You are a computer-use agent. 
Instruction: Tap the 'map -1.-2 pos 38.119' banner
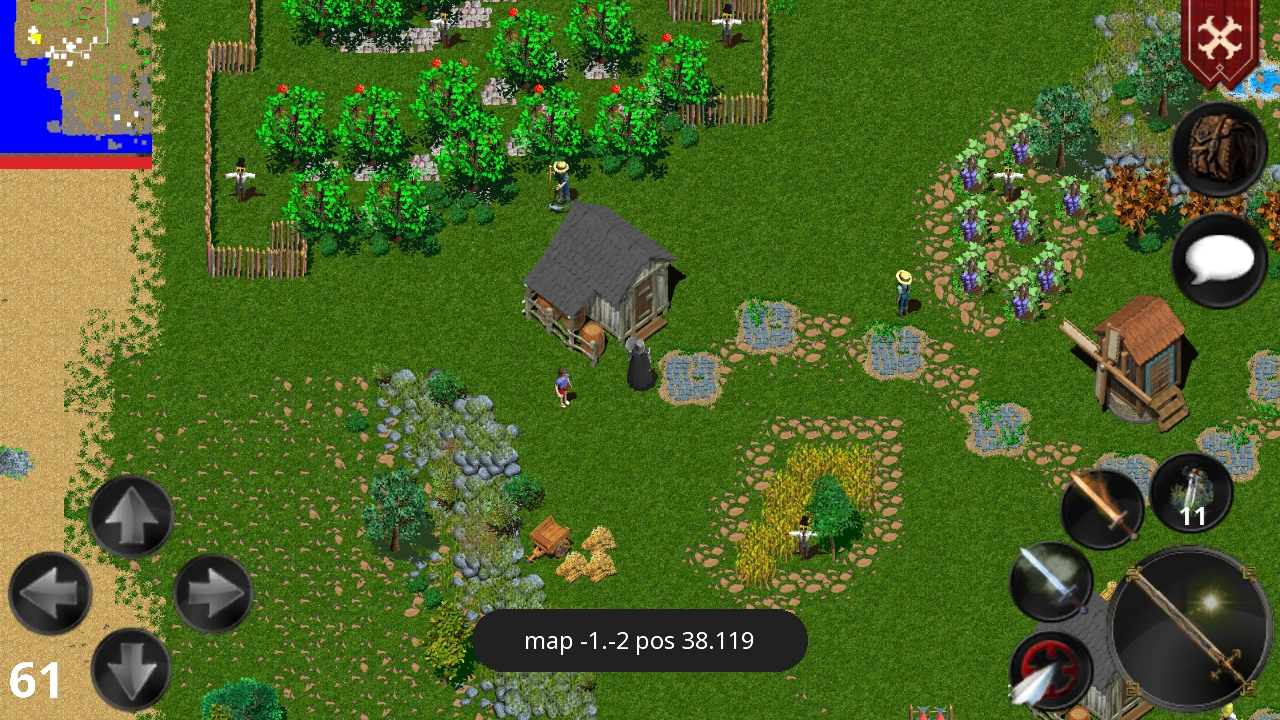click(x=640, y=641)
